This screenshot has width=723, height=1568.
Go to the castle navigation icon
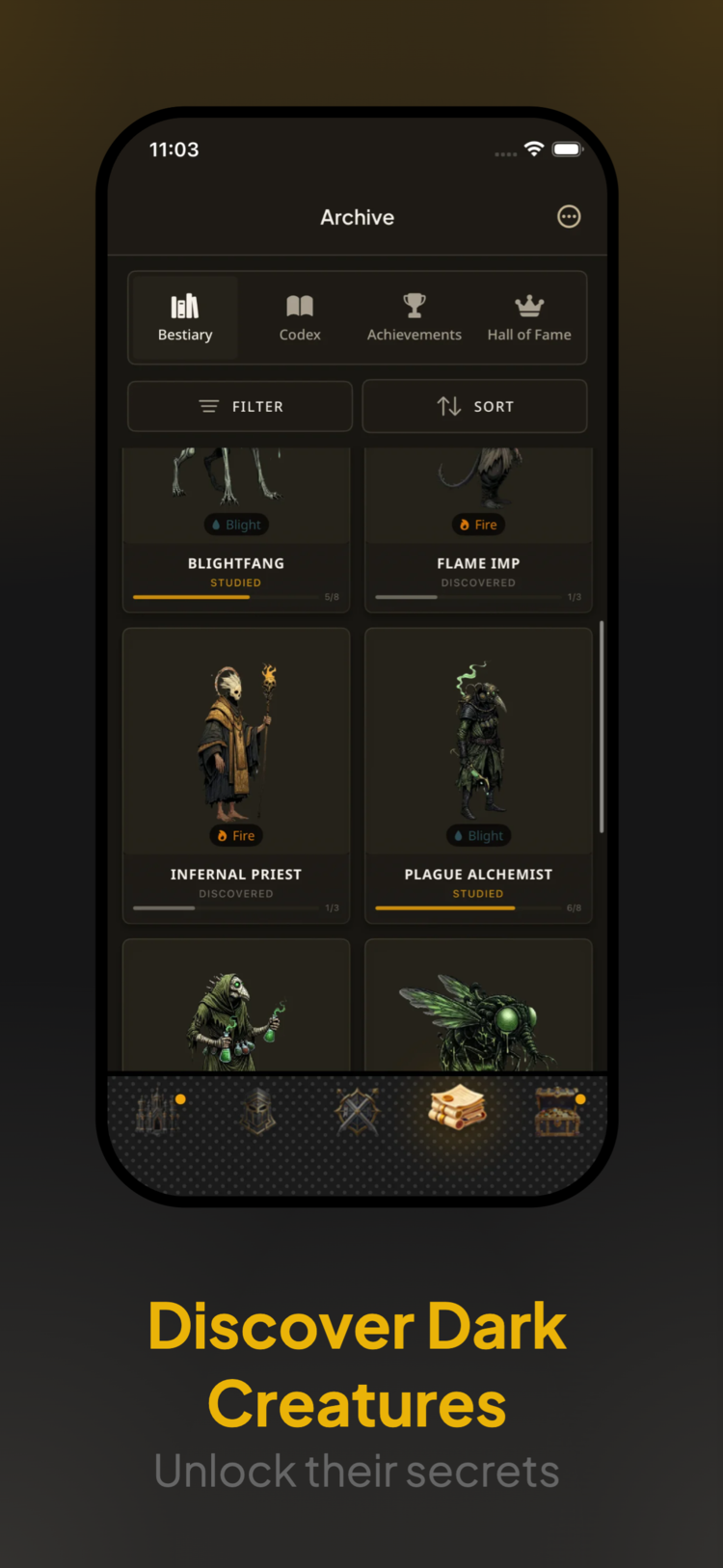[x=156, y=1112]
